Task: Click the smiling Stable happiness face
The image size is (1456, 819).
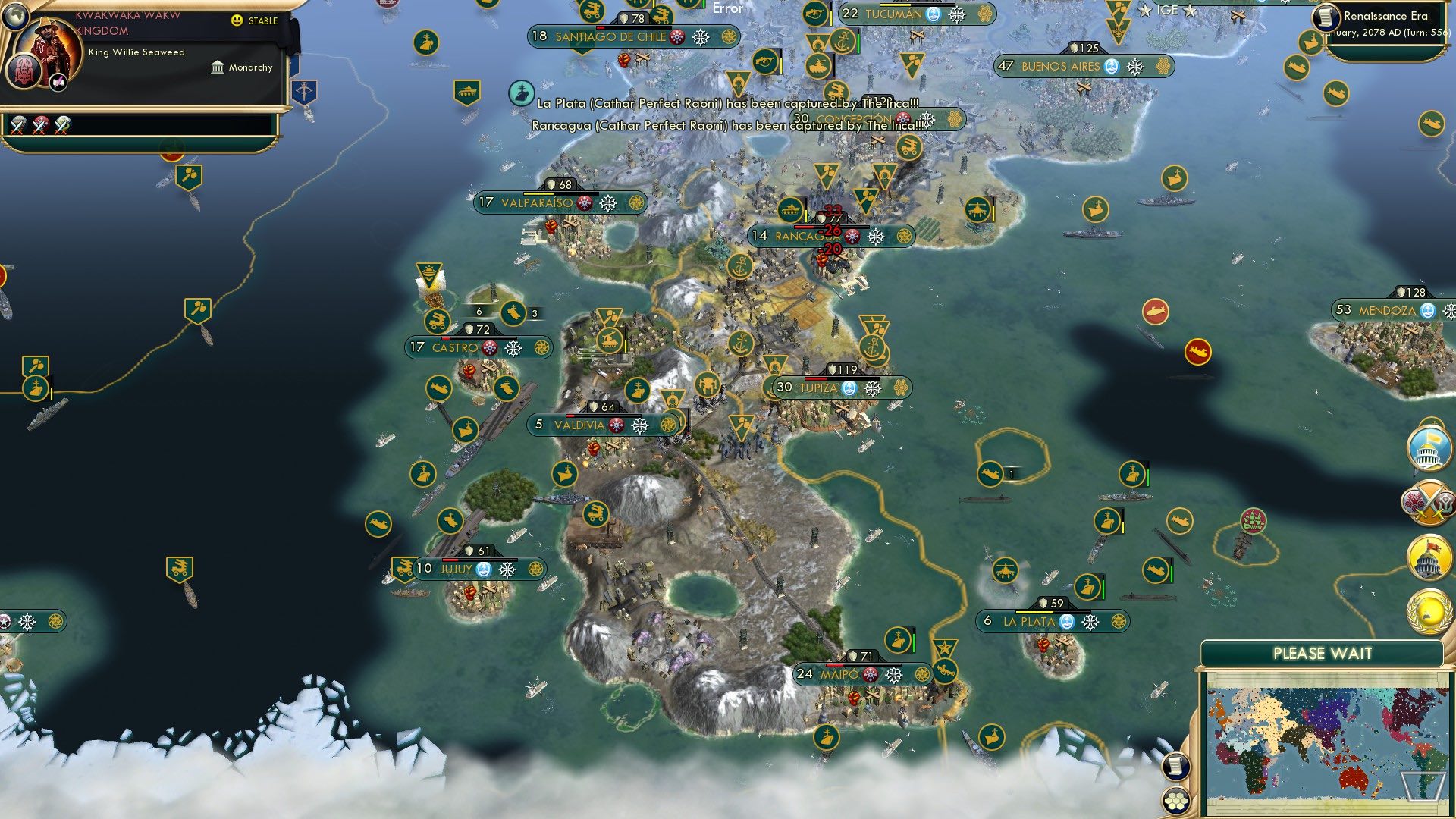Action: coord(237,21)
